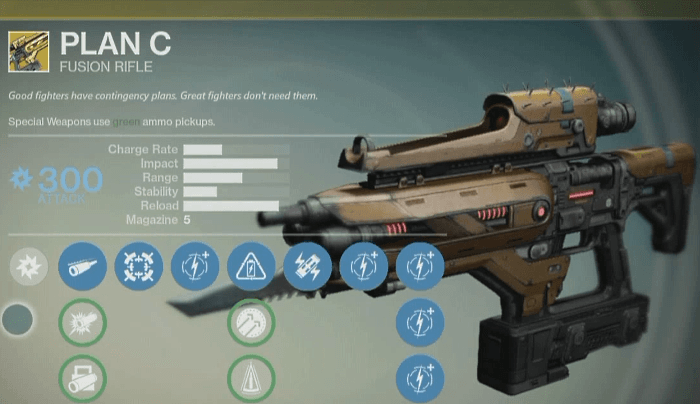Choose the green-ringed muzzle flash perk

[83, 323]
